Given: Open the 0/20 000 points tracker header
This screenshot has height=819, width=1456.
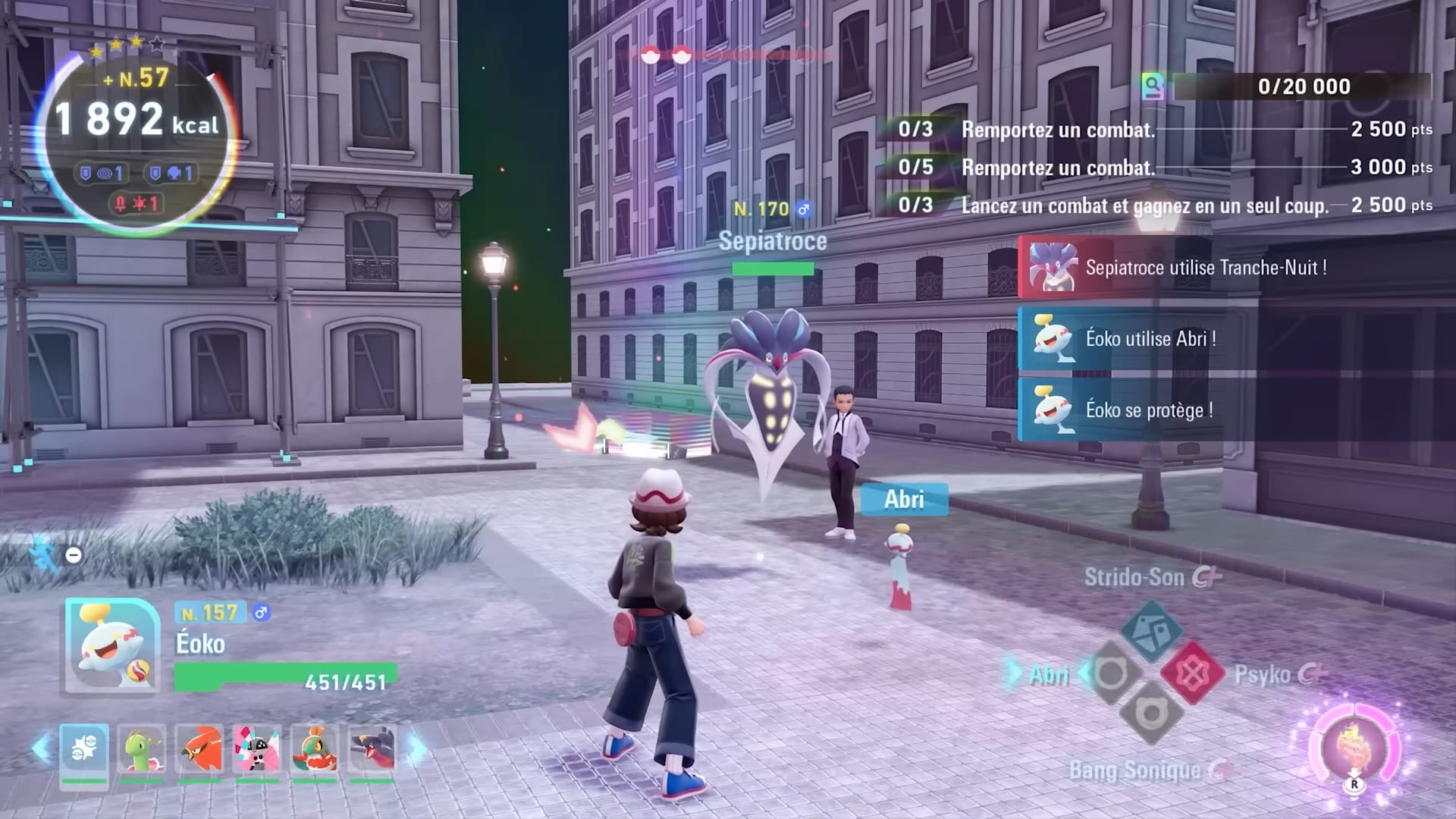Looking at the screenshot, I should pyautogui.click(x=1289, y=86).
